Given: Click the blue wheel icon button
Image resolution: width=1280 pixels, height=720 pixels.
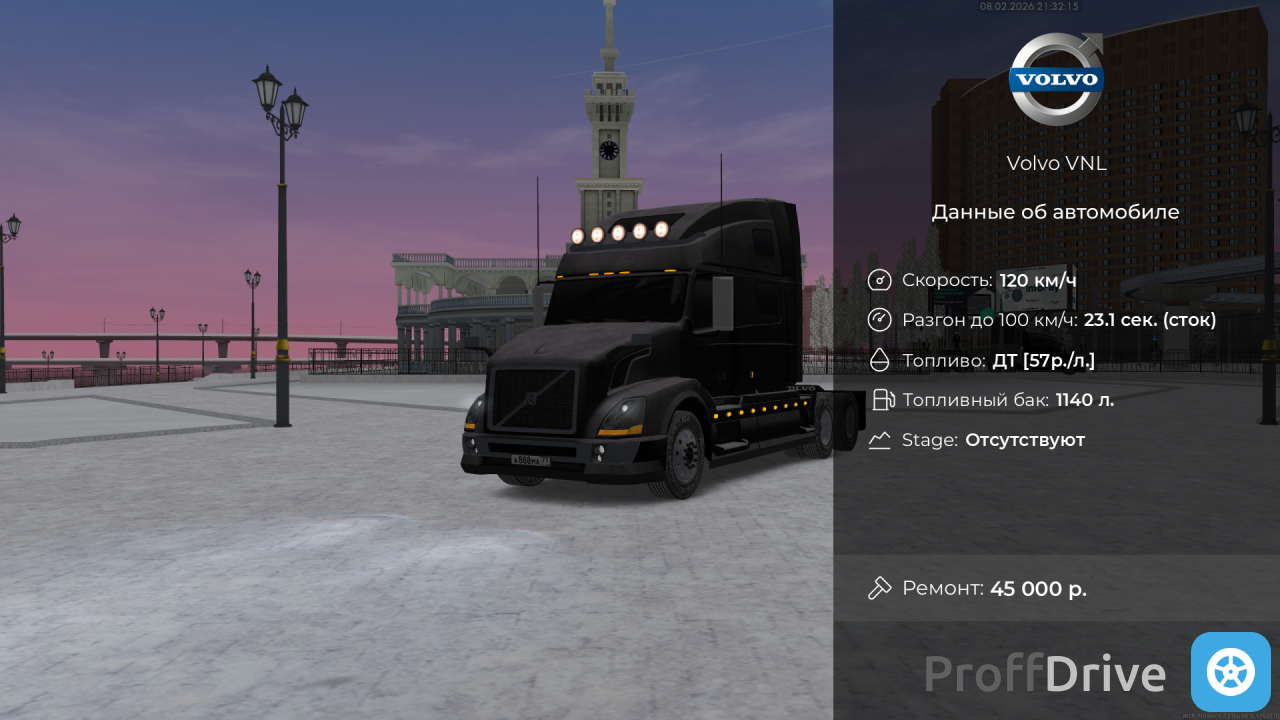Looking at the screenshot, I should click(x=1230, y=671).
